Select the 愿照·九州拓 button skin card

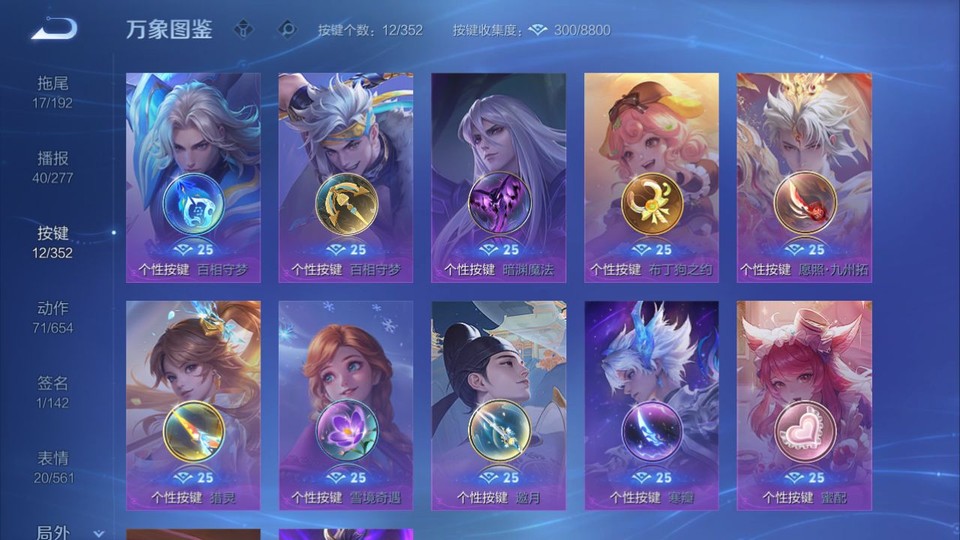804,177
